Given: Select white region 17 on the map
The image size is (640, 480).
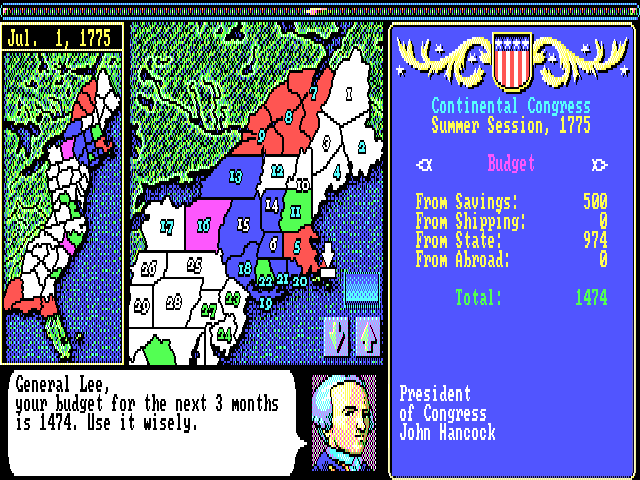Looking at the screenshot, I should coord(166,227).
